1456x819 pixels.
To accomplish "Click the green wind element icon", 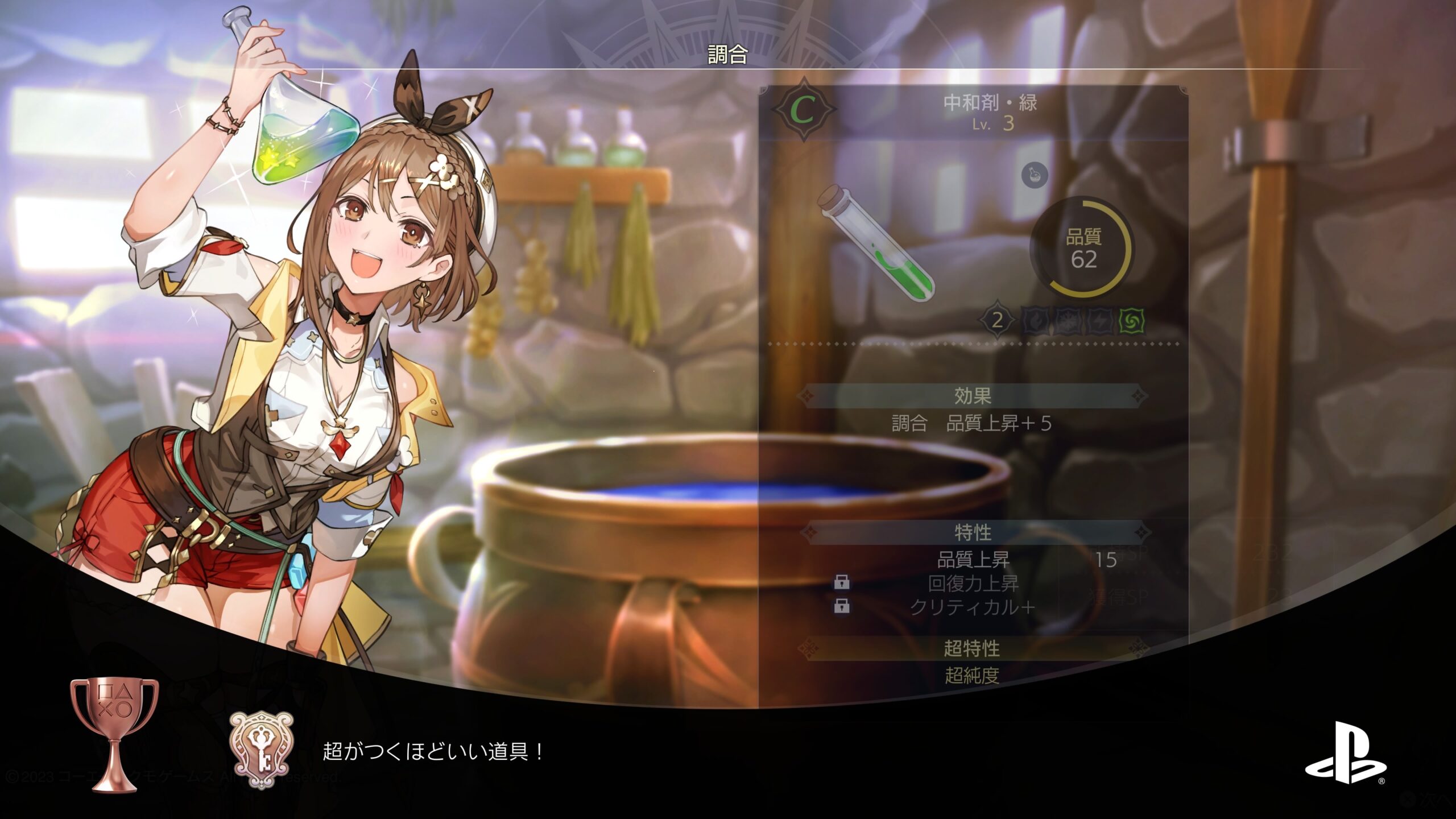I will click(x=1131, y=321).
